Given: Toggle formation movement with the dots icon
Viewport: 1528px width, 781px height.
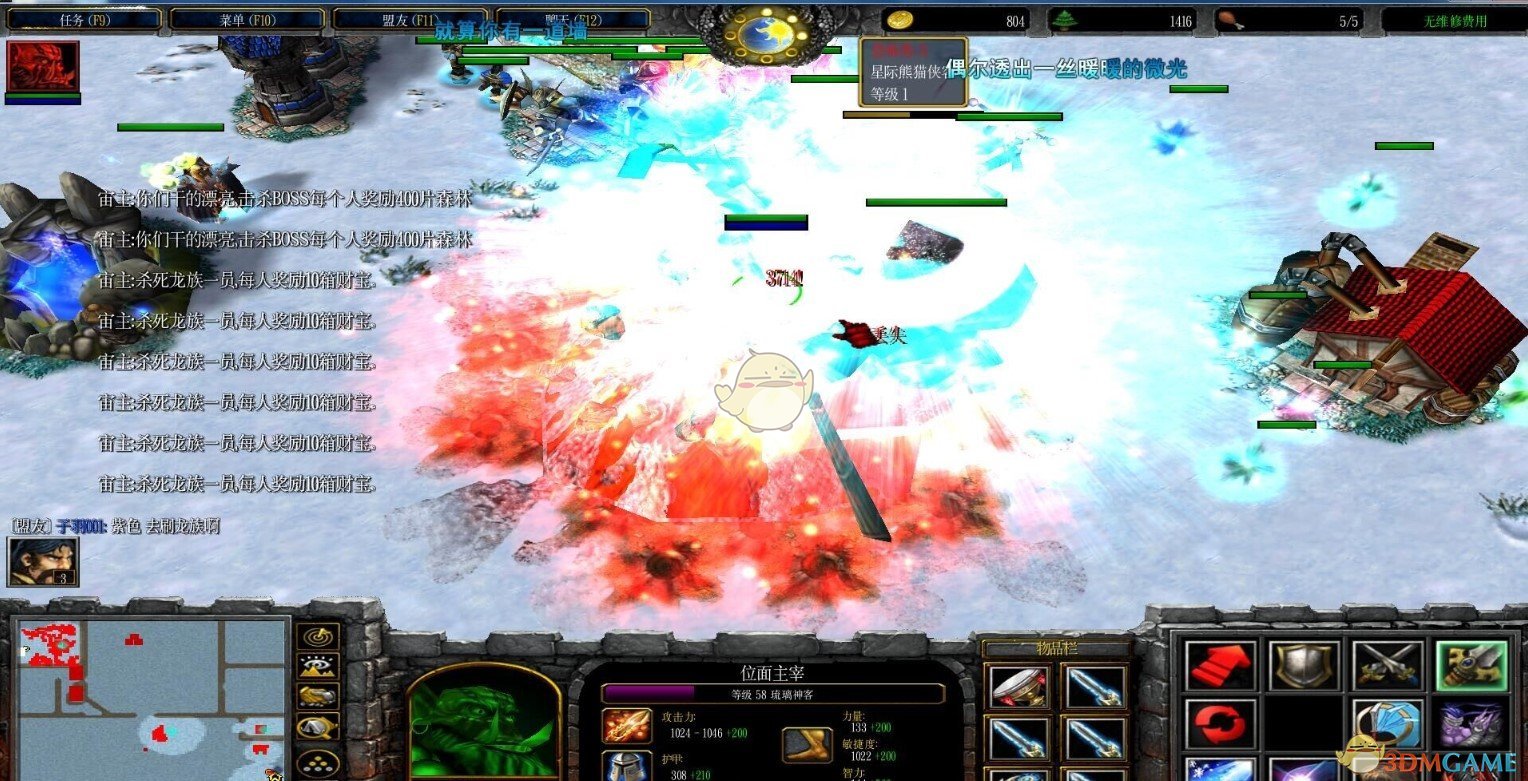Looking at the screenshot, I should [315, 762].
